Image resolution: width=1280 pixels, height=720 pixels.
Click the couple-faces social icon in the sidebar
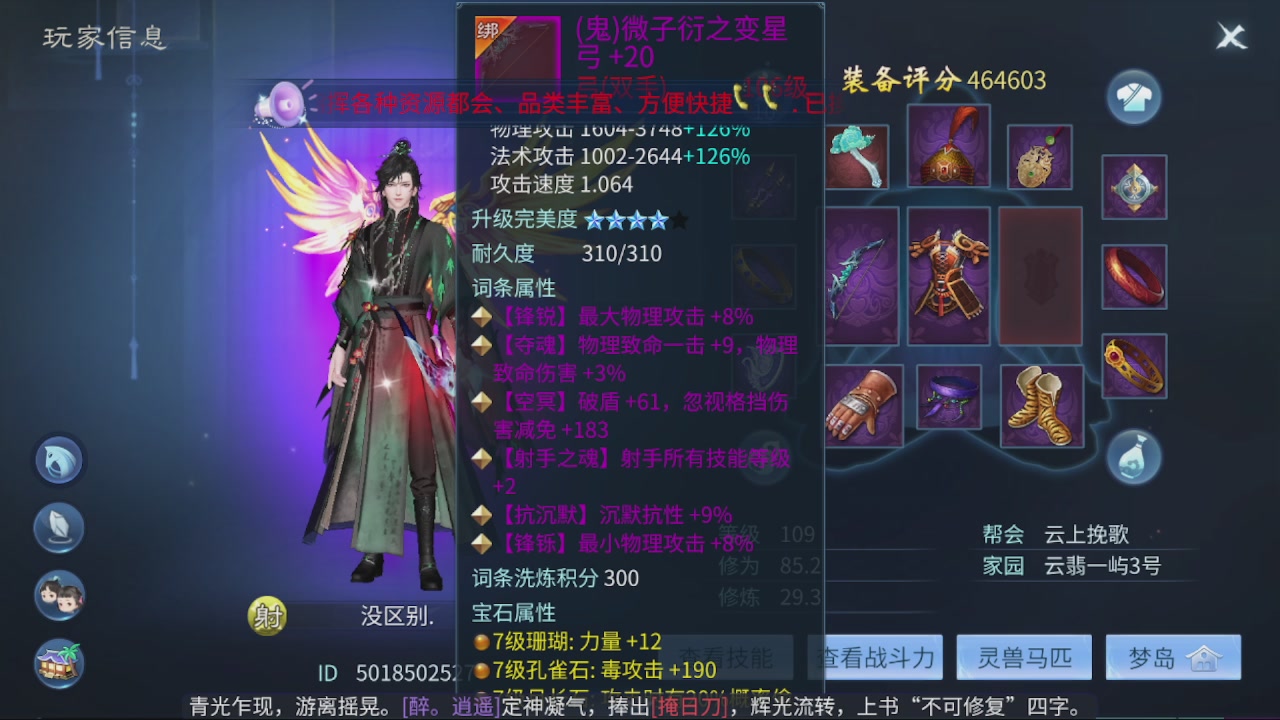(x=60, y=597)
